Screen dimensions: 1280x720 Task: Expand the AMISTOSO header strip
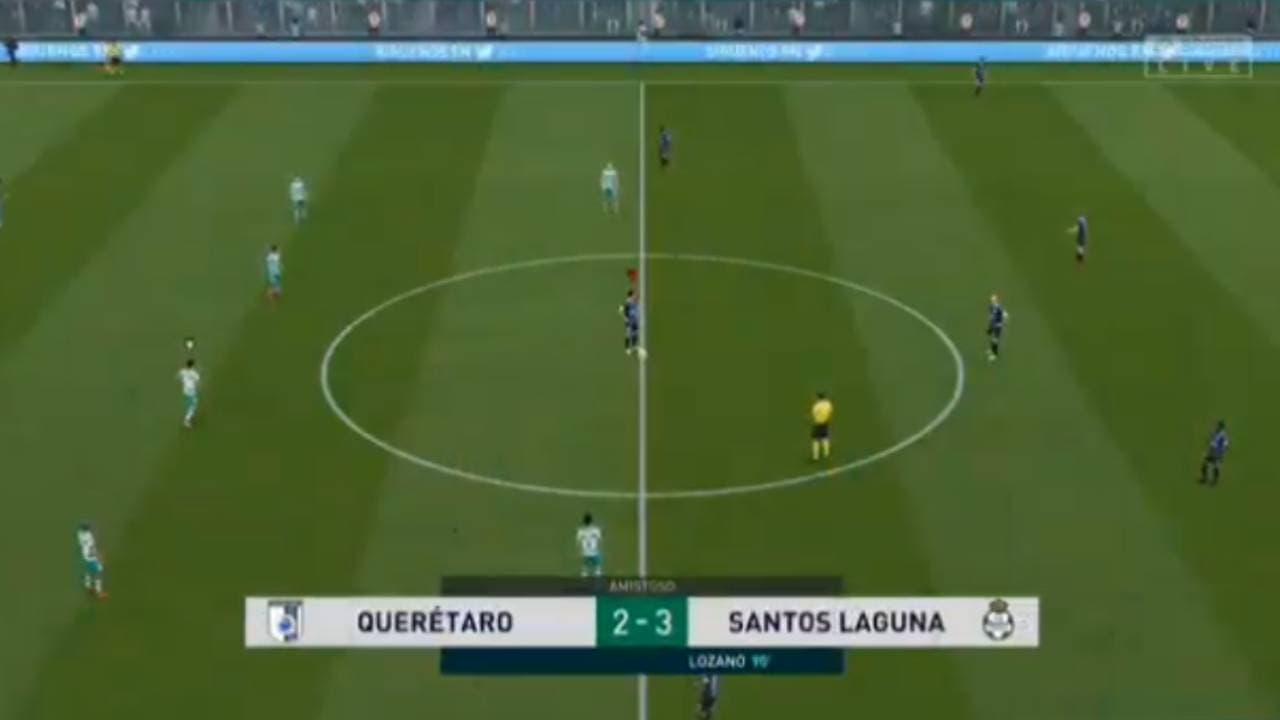(640, 586)
